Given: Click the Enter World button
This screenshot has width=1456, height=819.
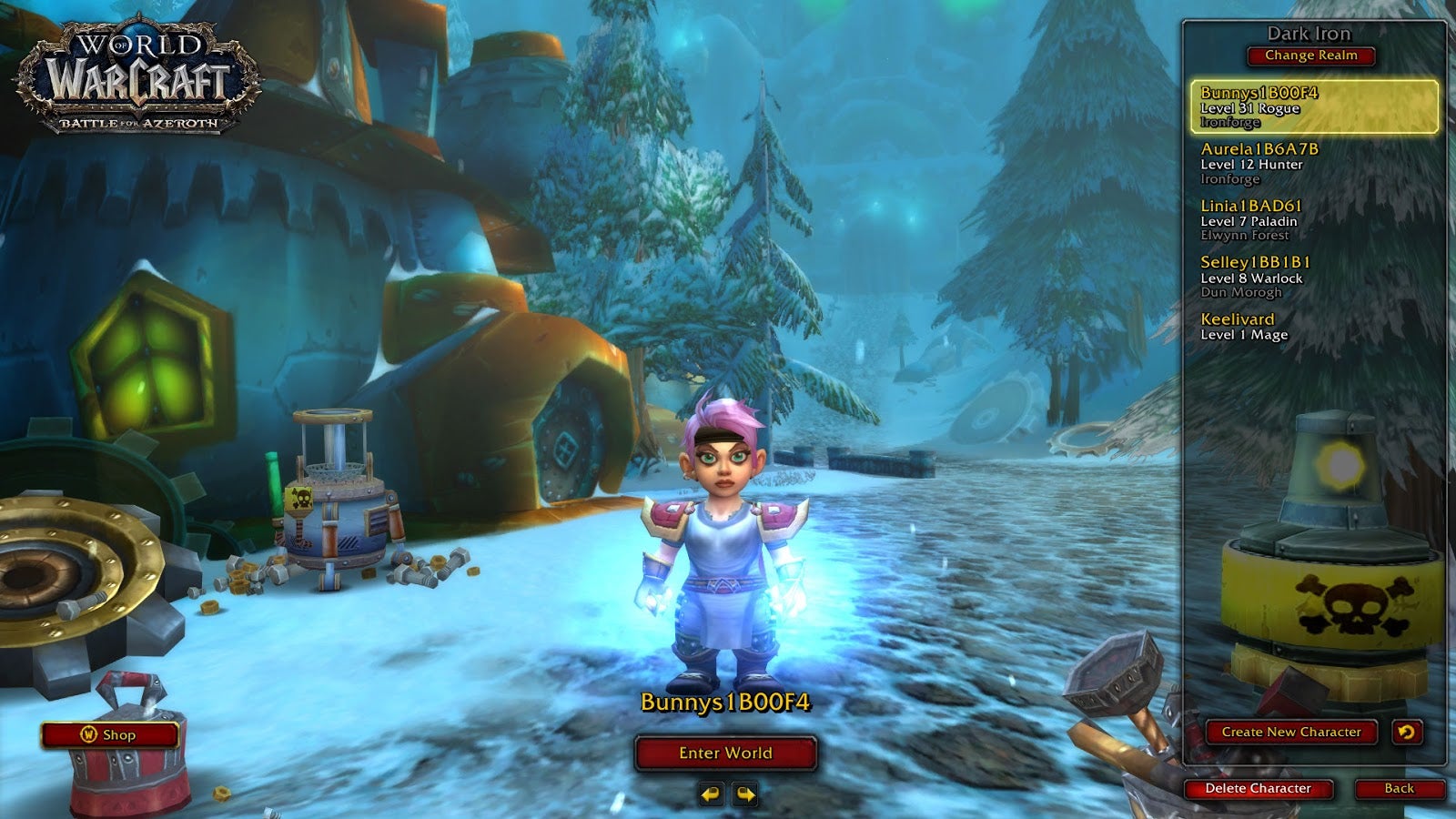Looking at the screenshot, I should 725,753.
